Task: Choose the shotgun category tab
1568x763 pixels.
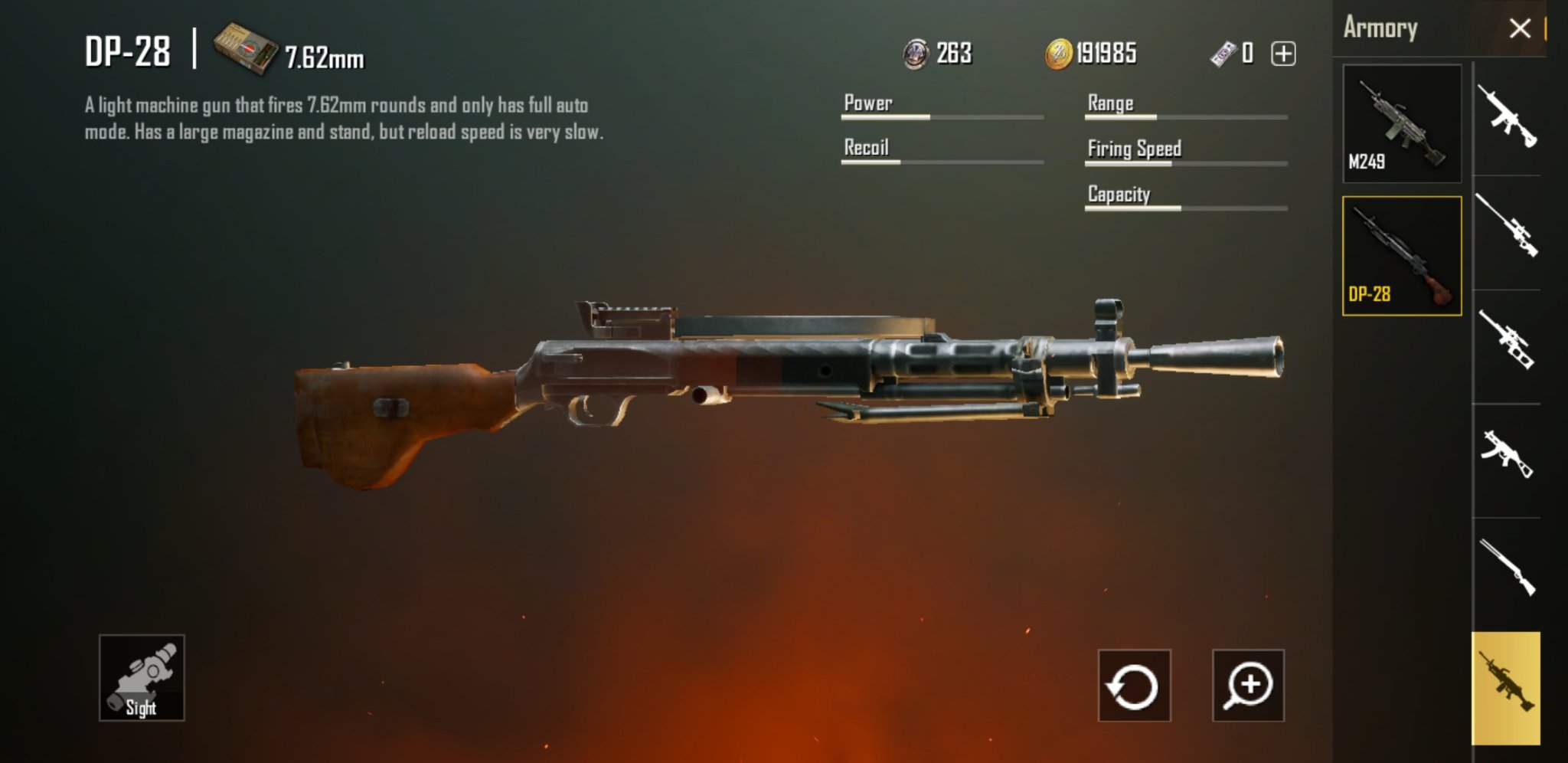Action: [x=1507, y=567]
